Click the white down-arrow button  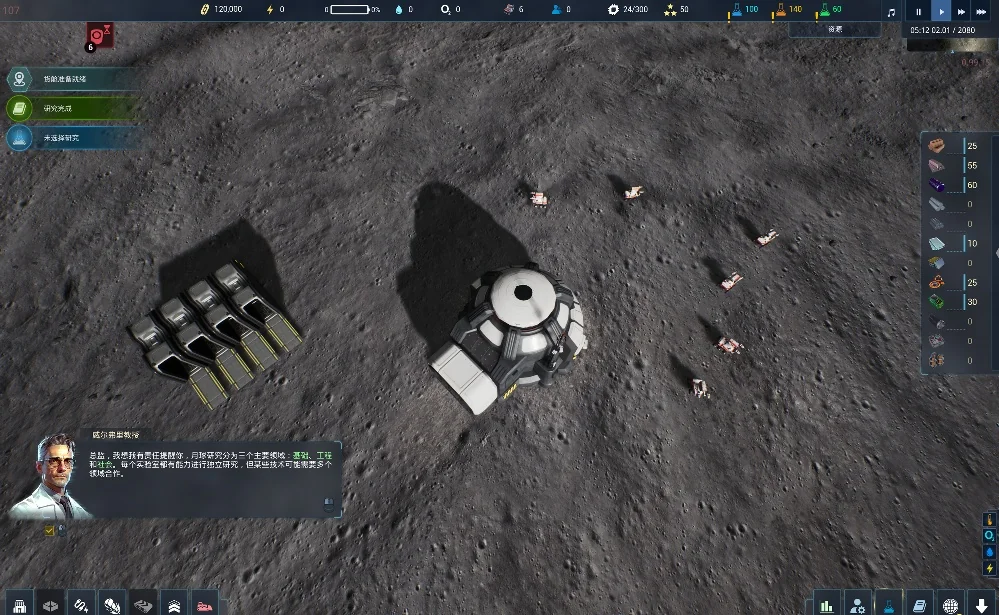(981, 603)
